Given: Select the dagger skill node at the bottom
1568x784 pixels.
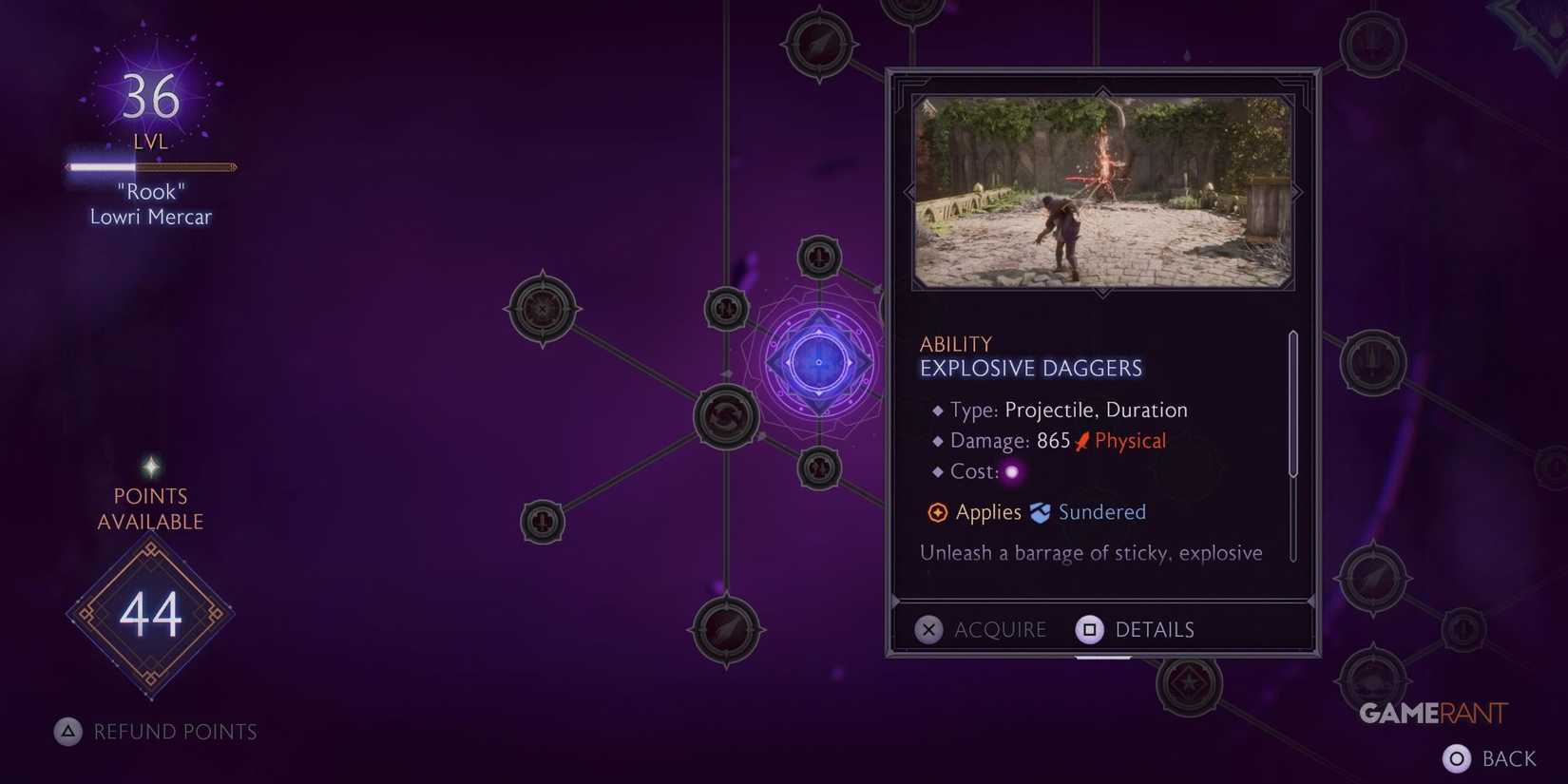Looking at the screenshot, I should [x=727, y=629].
